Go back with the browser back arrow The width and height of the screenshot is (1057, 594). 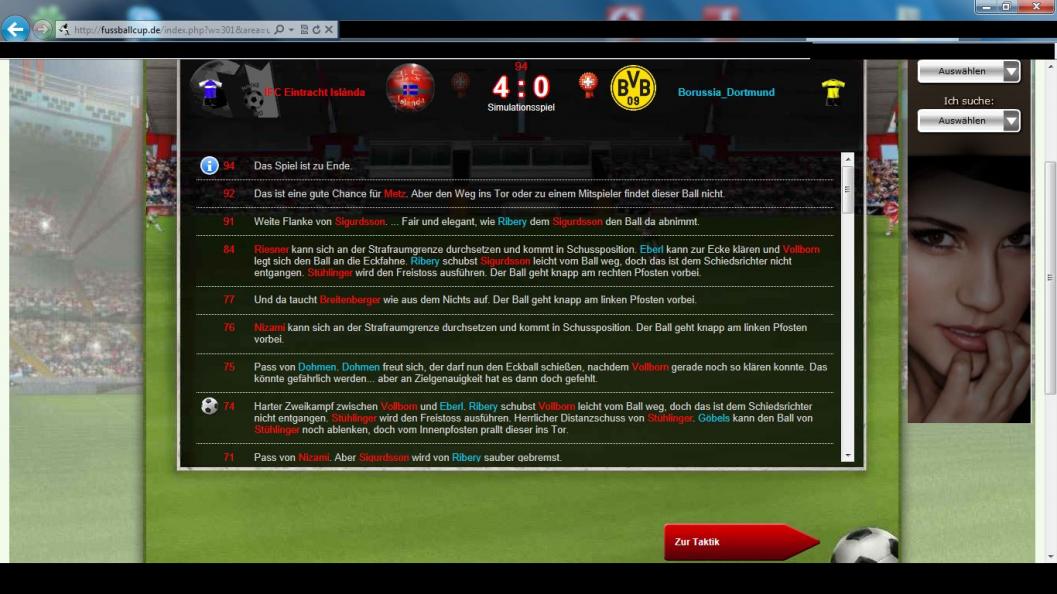tap(16, 29)
